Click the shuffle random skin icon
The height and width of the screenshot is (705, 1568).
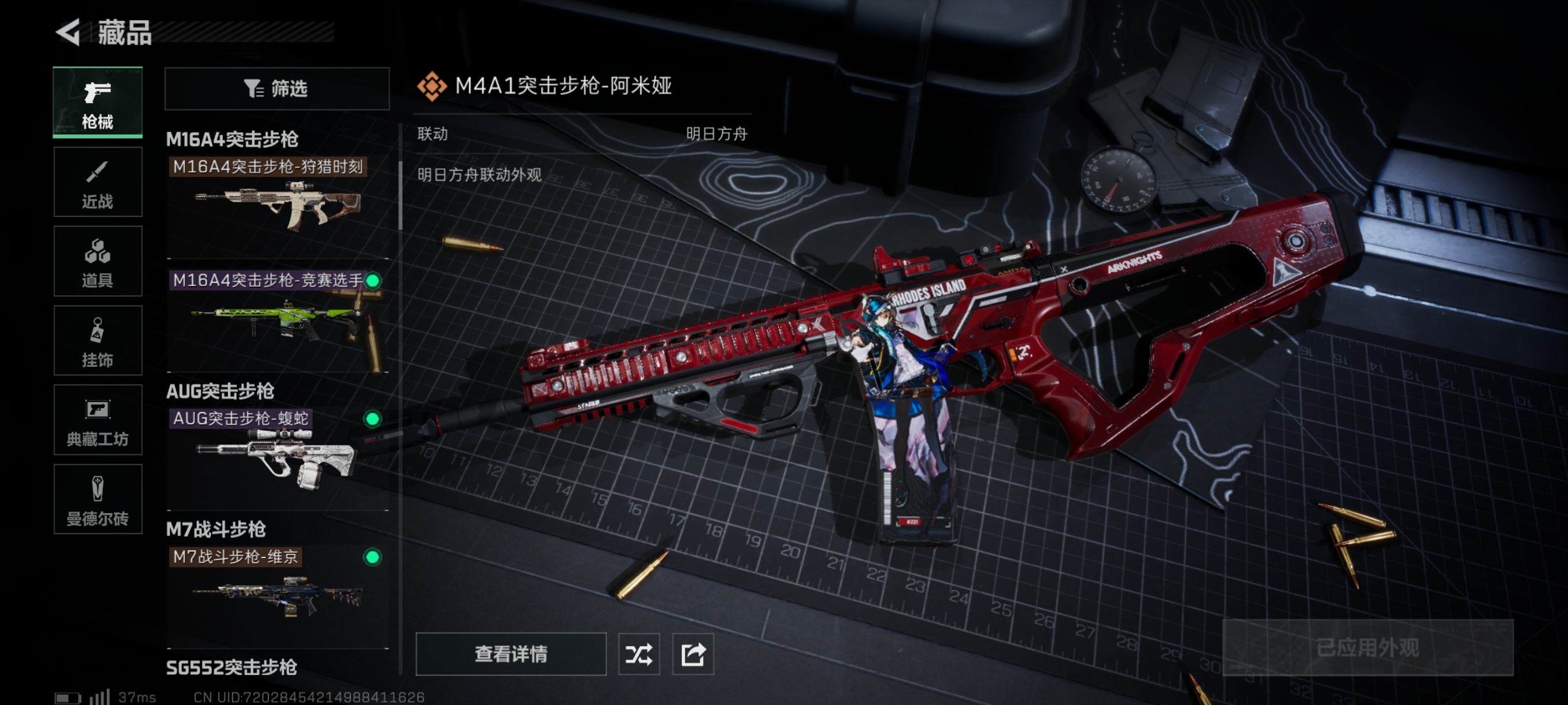[638, 654]
